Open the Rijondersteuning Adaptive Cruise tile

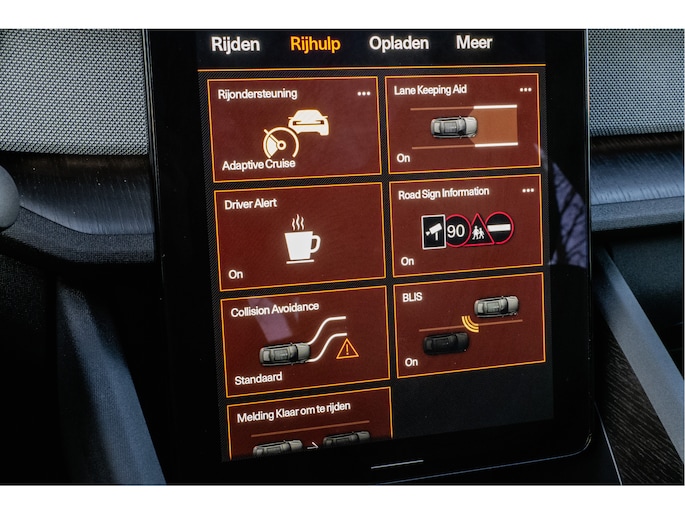[298, 130]
